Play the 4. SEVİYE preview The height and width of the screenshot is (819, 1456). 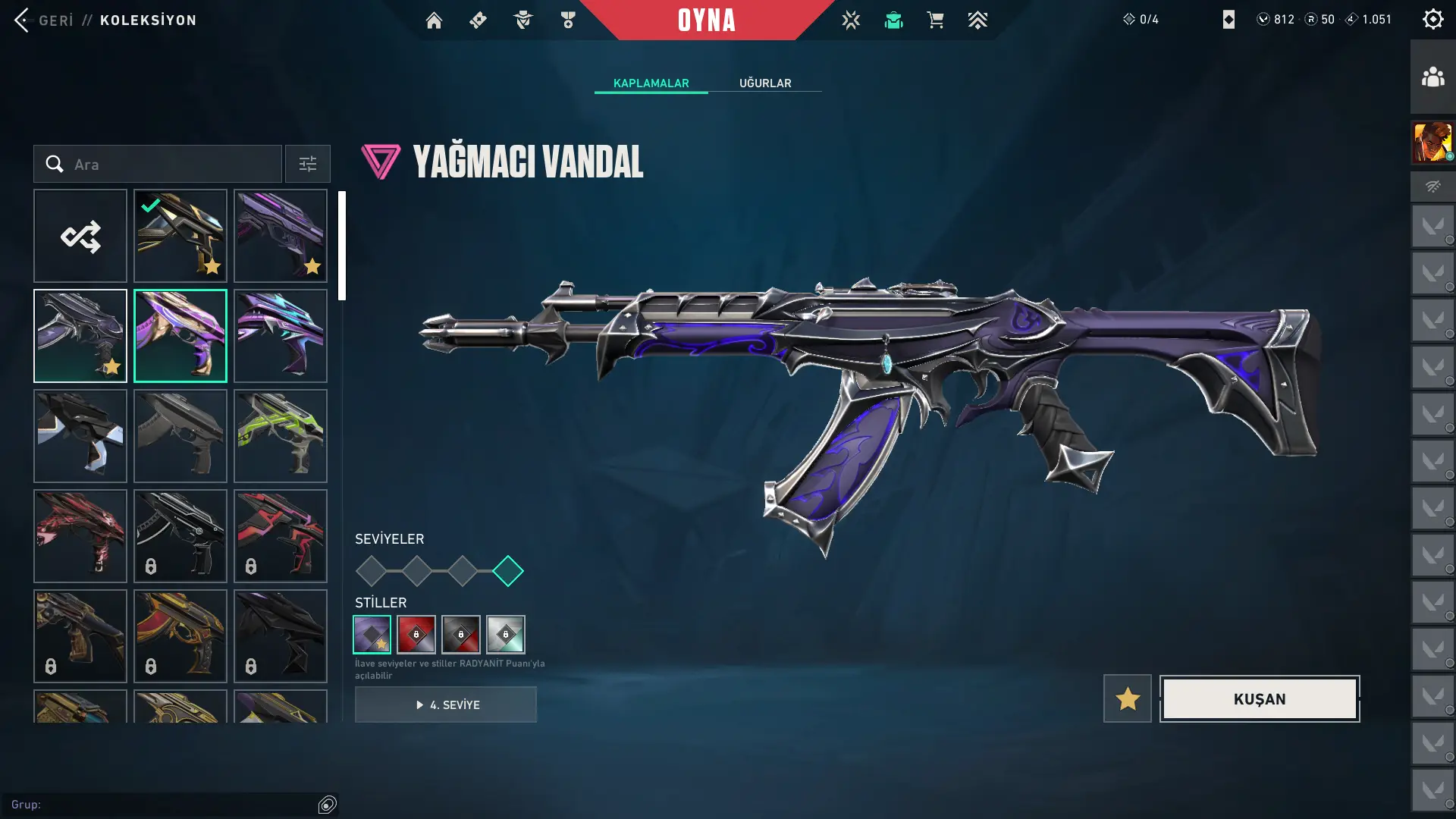446,704
